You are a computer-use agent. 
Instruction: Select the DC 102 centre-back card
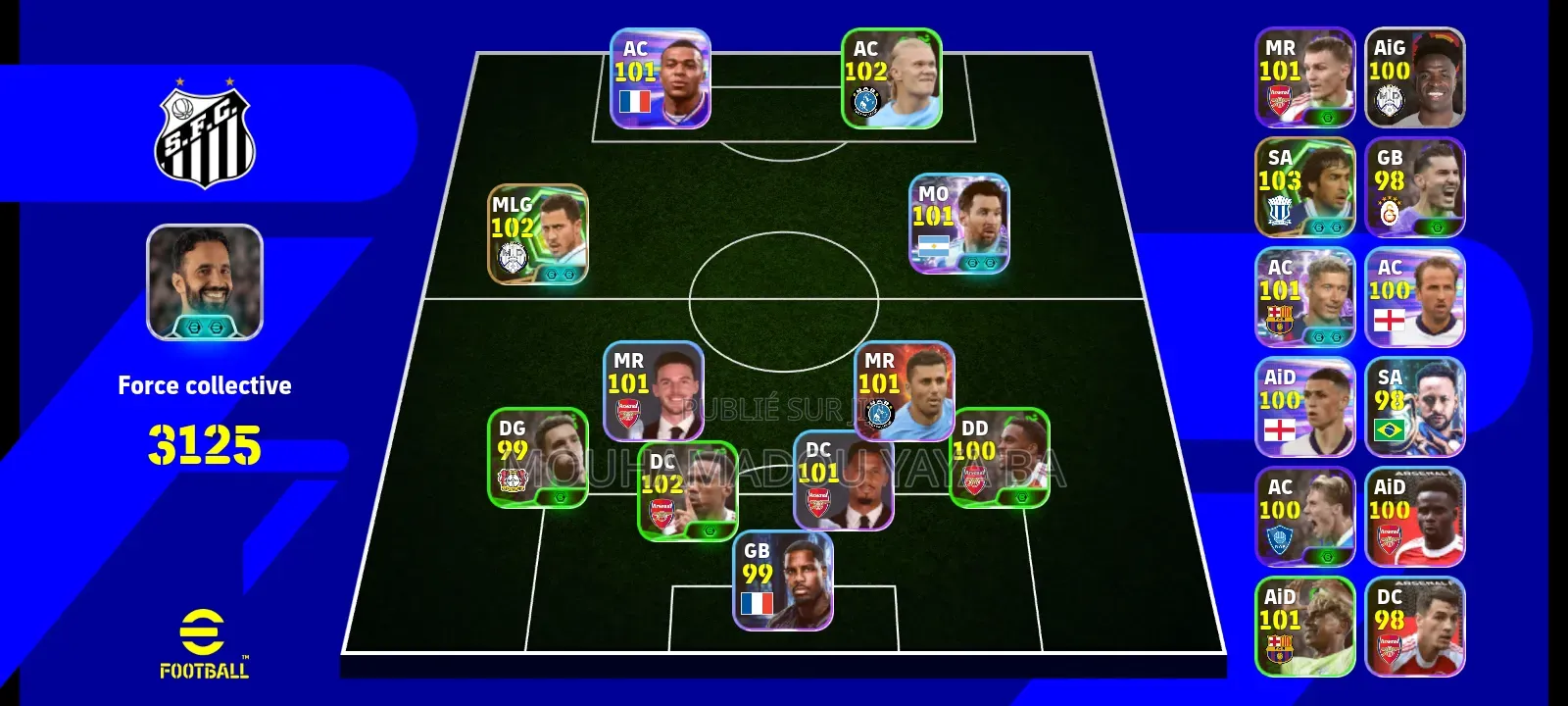pos(687,491)
